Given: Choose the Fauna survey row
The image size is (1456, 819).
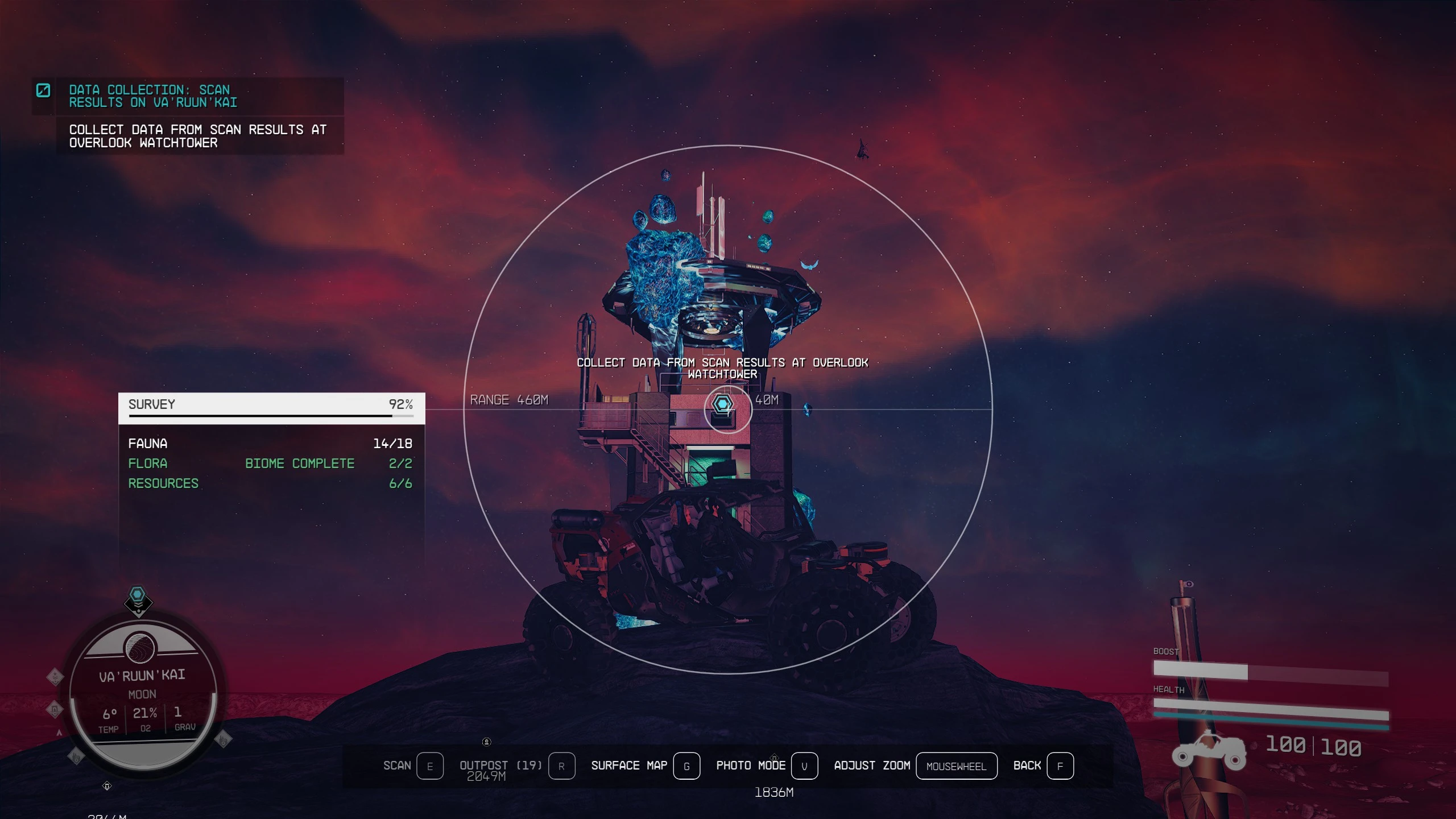Looking at the screenshot, I should click(x=270, y=444).
